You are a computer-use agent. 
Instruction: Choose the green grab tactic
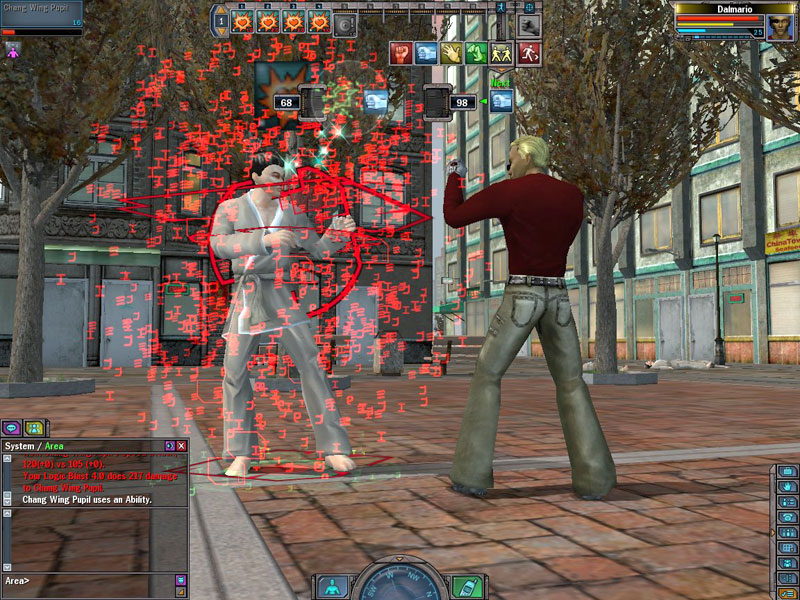pos(478,53)
